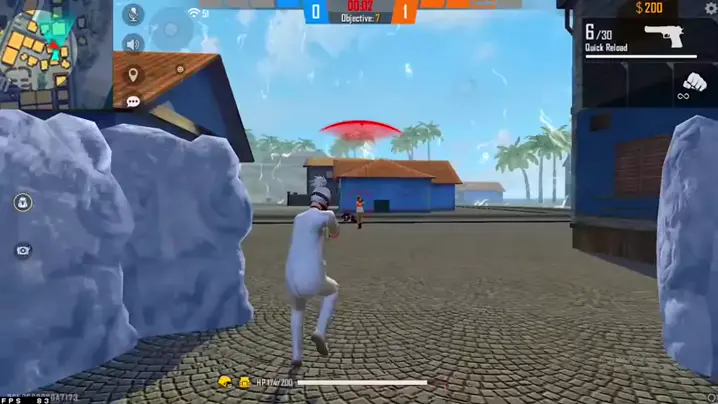The image size is (718, 404).
Task: Open the gear settings menu
Action: click(x=709, y=8)
